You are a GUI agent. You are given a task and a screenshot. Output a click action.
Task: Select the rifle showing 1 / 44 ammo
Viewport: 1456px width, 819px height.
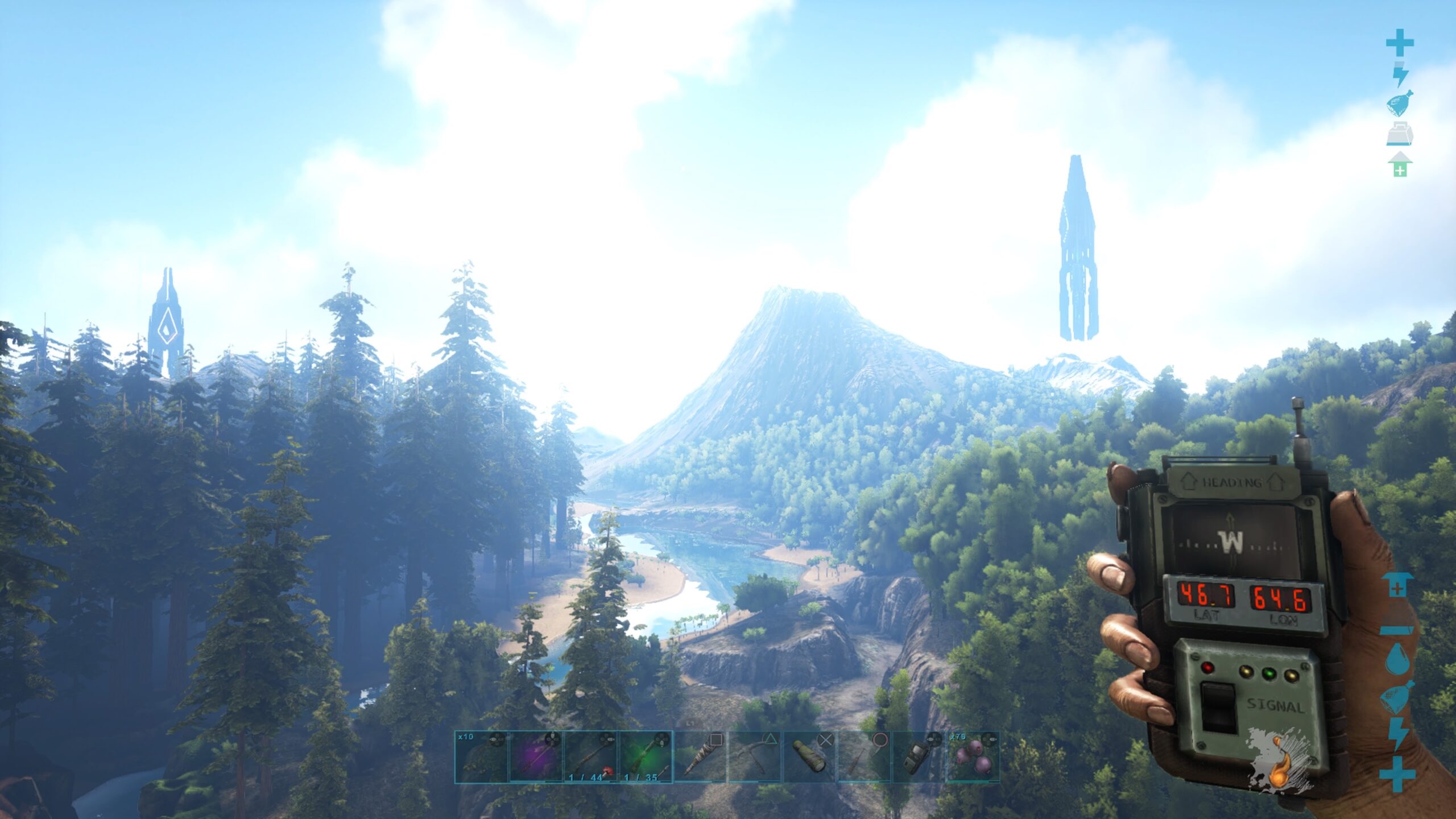coord(590,757)
